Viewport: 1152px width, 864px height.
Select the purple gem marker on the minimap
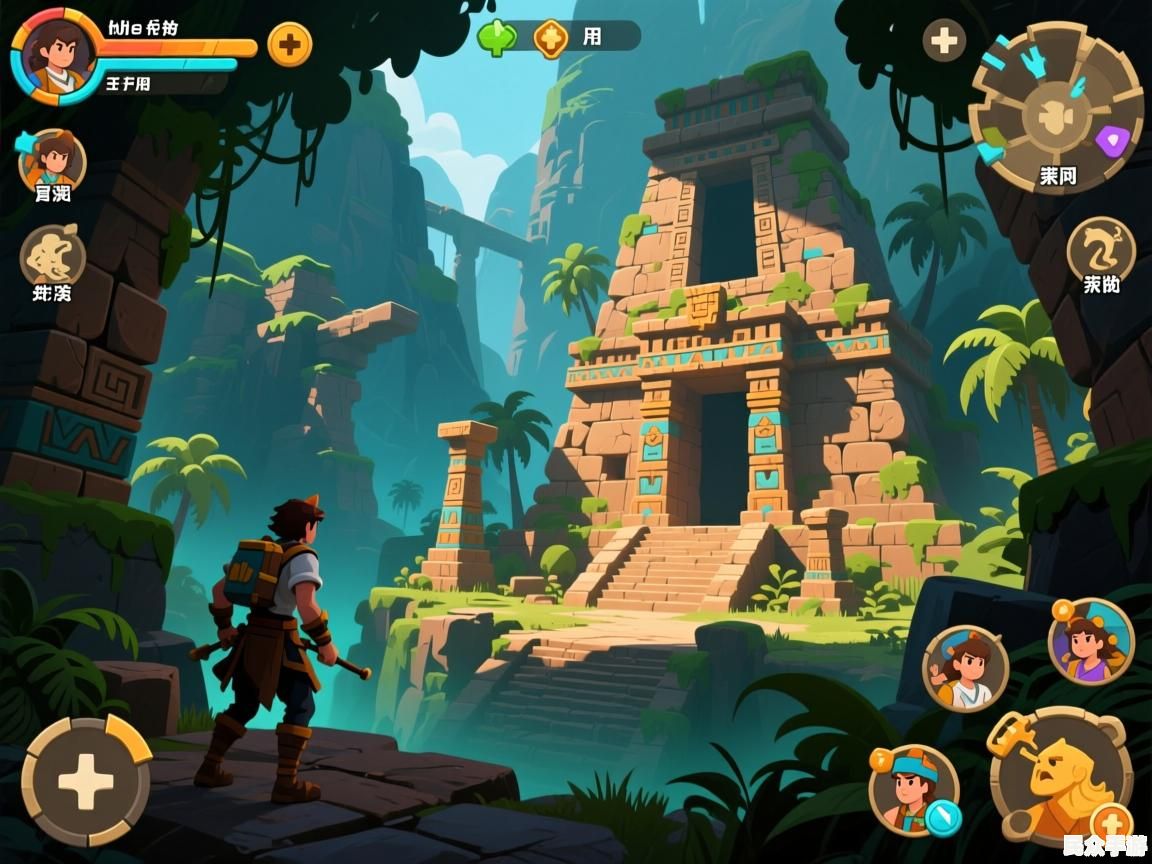pos(1110,140)
